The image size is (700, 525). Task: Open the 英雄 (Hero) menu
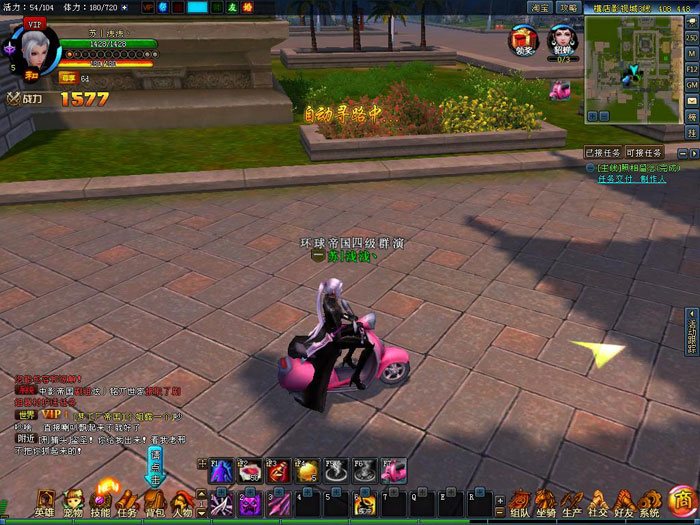click(45, 502)
